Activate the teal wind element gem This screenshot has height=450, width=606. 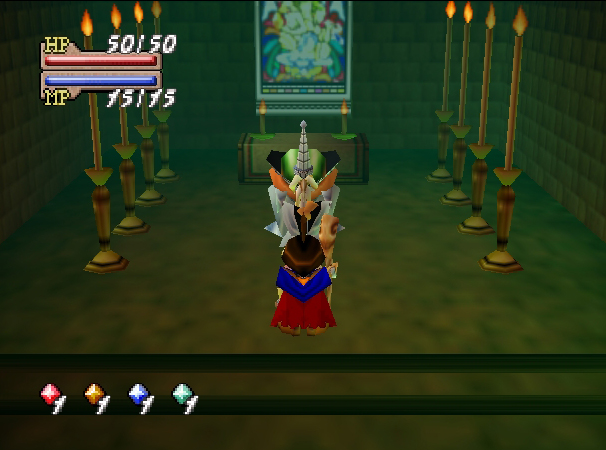point(181,394)
